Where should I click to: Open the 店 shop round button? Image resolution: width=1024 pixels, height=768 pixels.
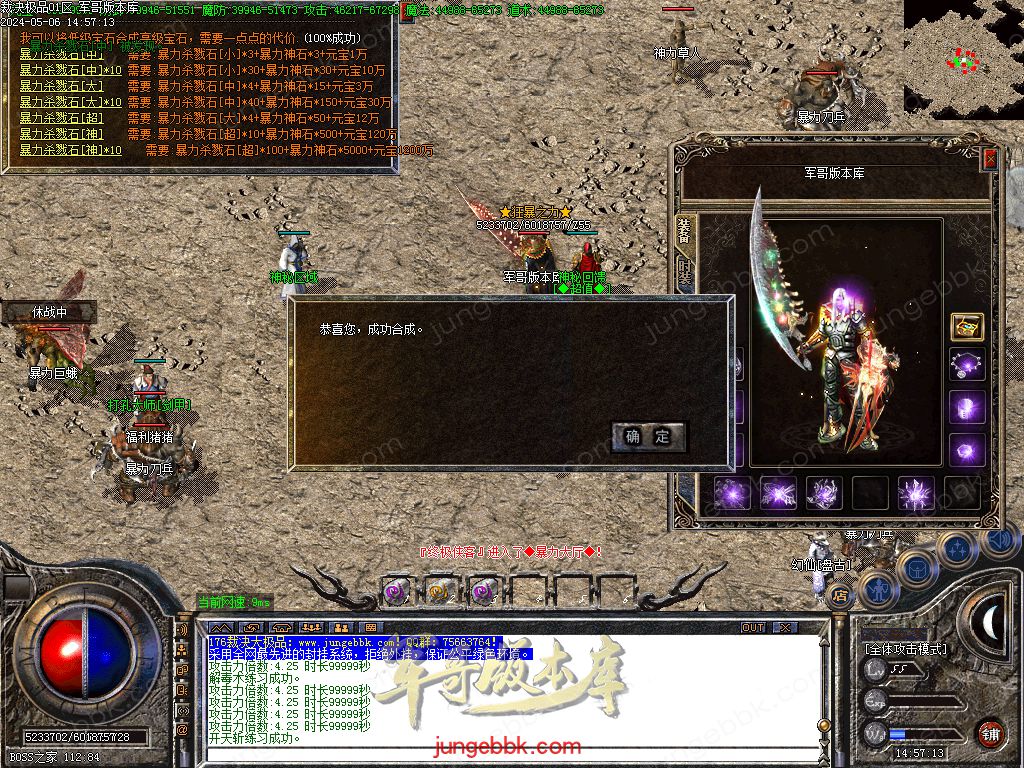[x=842, y=595]
